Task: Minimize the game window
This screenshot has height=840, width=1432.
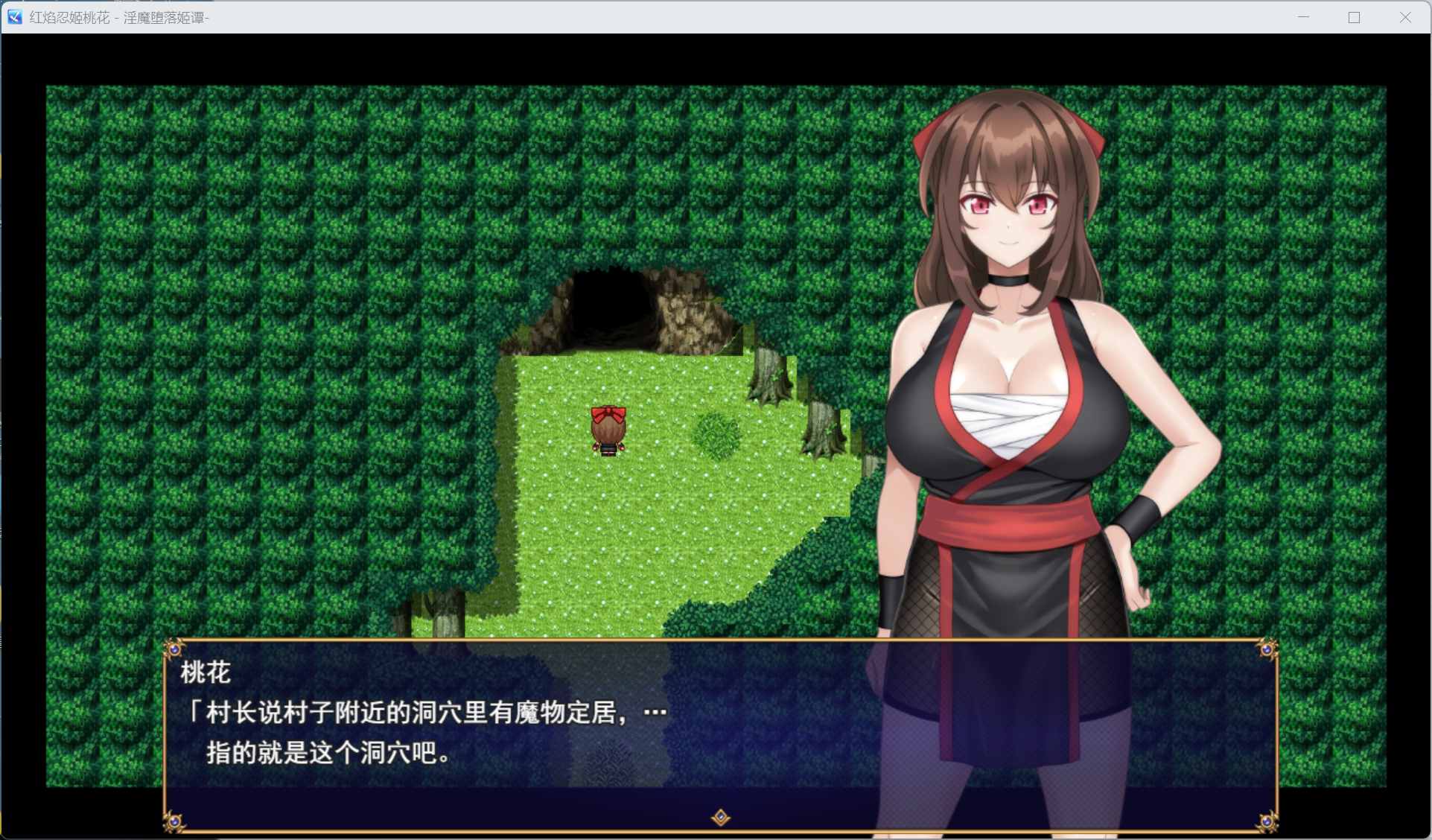Action: point(1302,17)
